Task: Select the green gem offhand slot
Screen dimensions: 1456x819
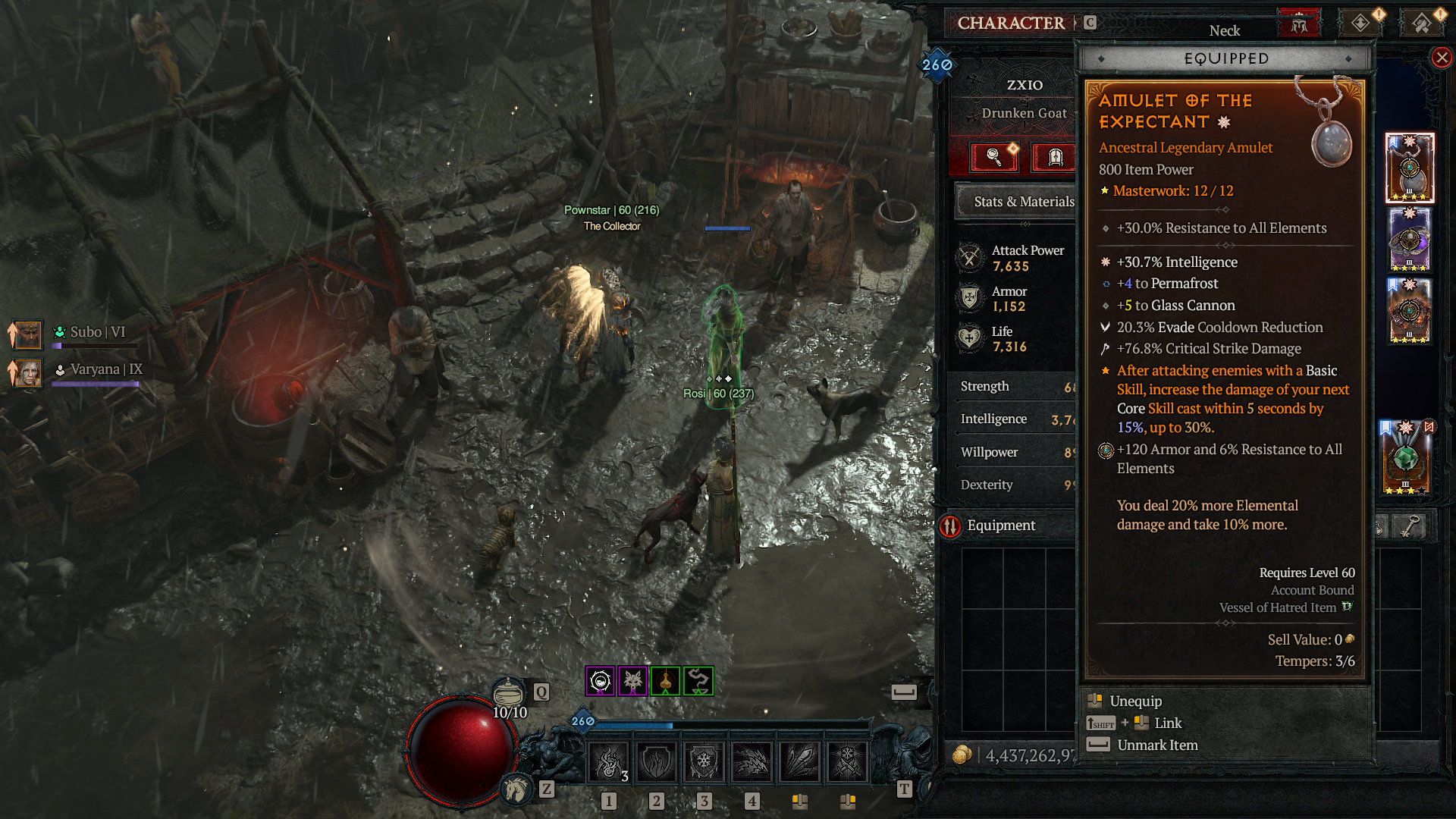Action: point(1405,459)
